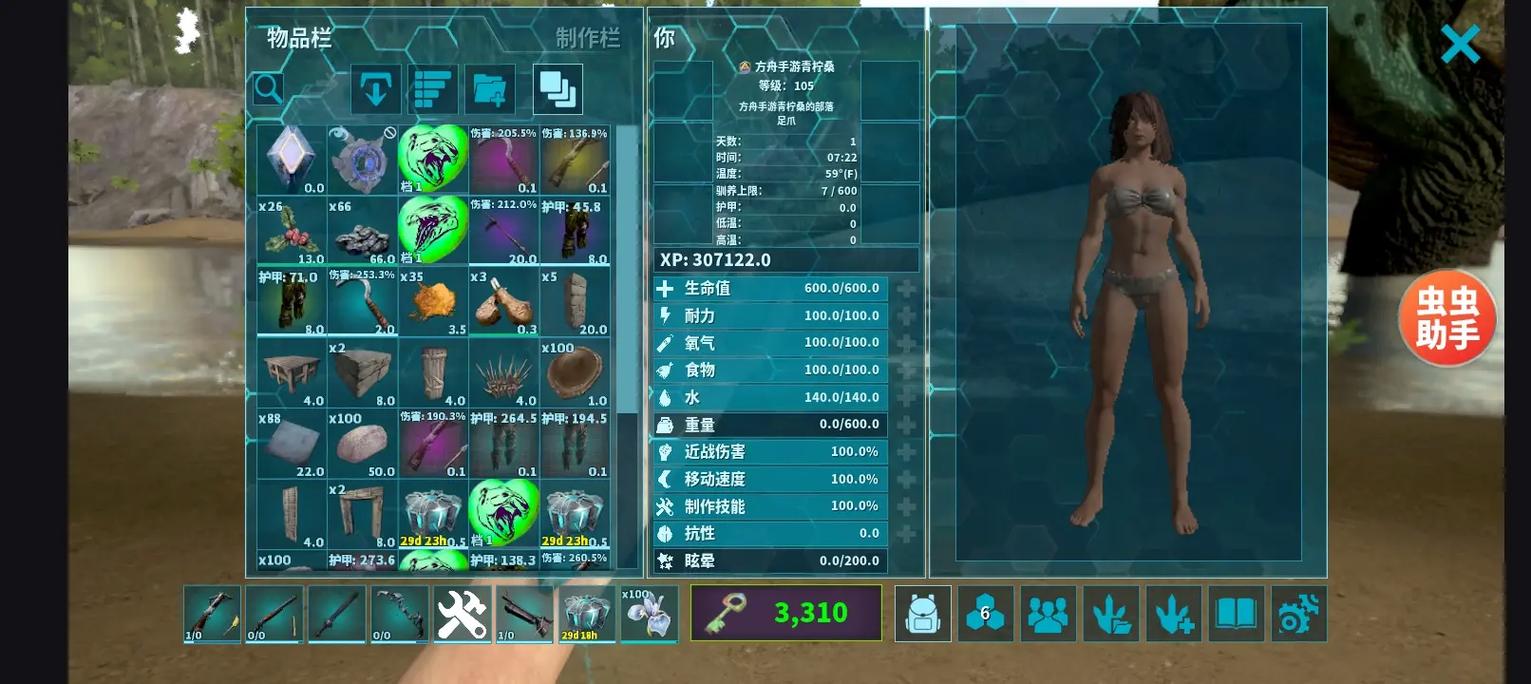The height and width of the screenshot is (684, 1531).
Task: Select the x26 berries slot
Action: click(291, 231)
